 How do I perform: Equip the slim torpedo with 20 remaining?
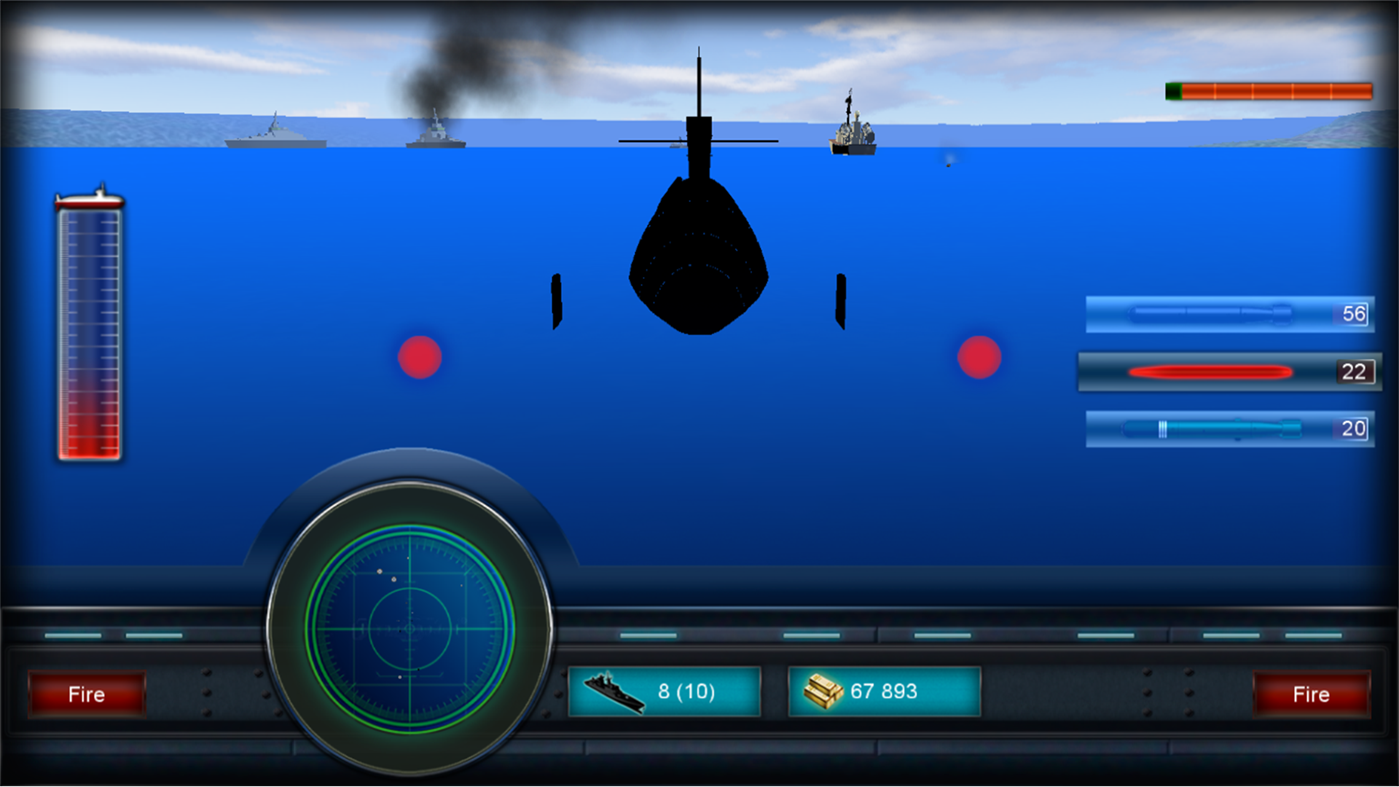point(1228,428)
